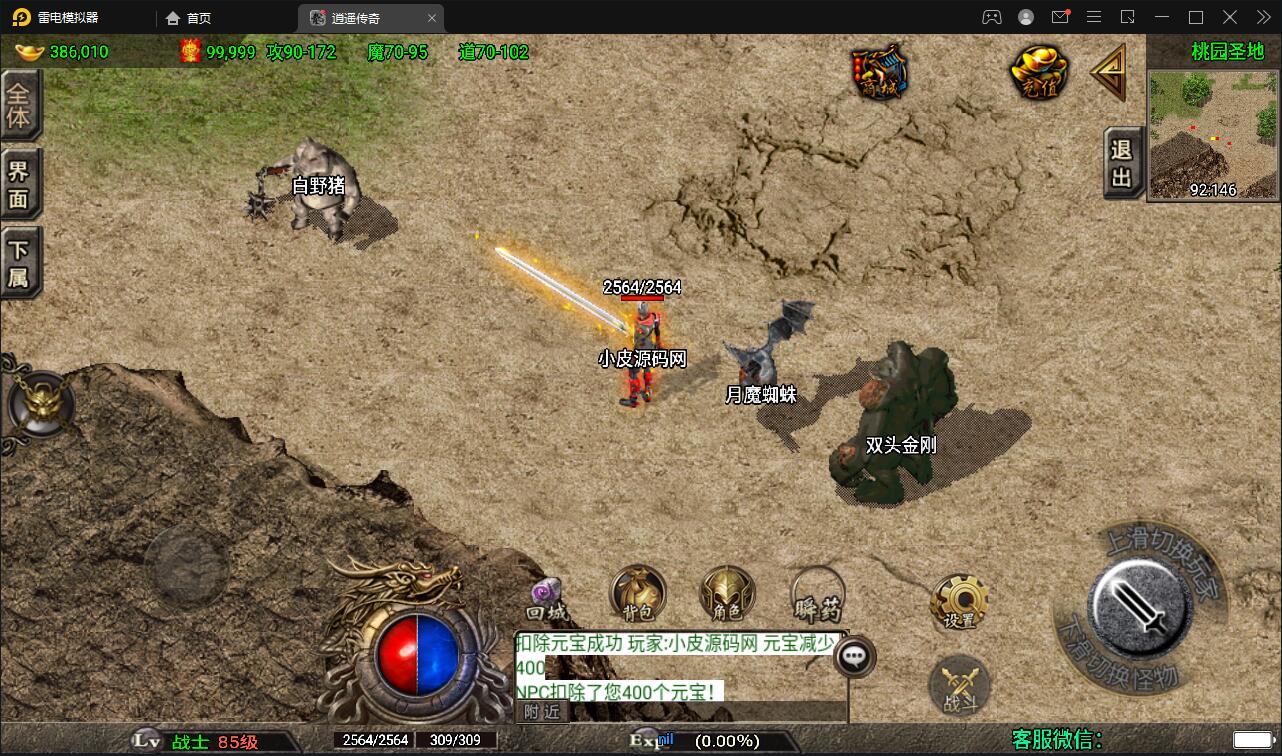
Task: Use the 回城 return scroll
Action: 547,599
